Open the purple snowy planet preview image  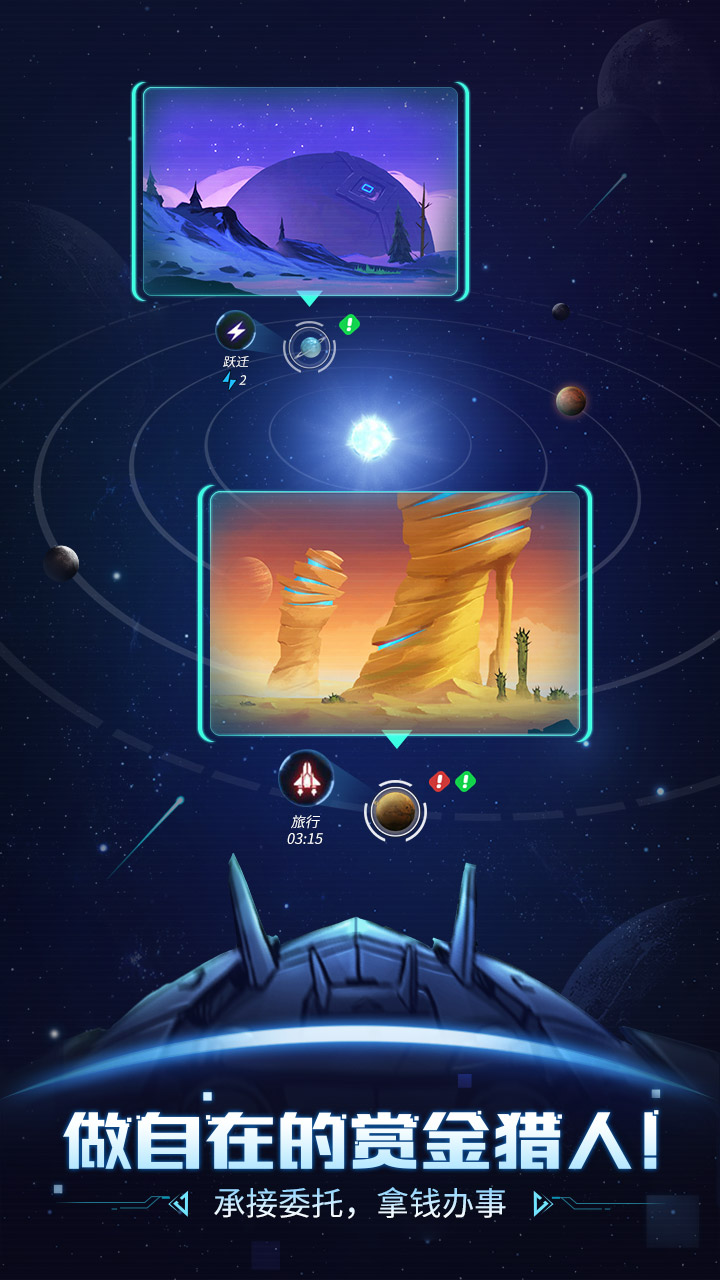[300, 192]
